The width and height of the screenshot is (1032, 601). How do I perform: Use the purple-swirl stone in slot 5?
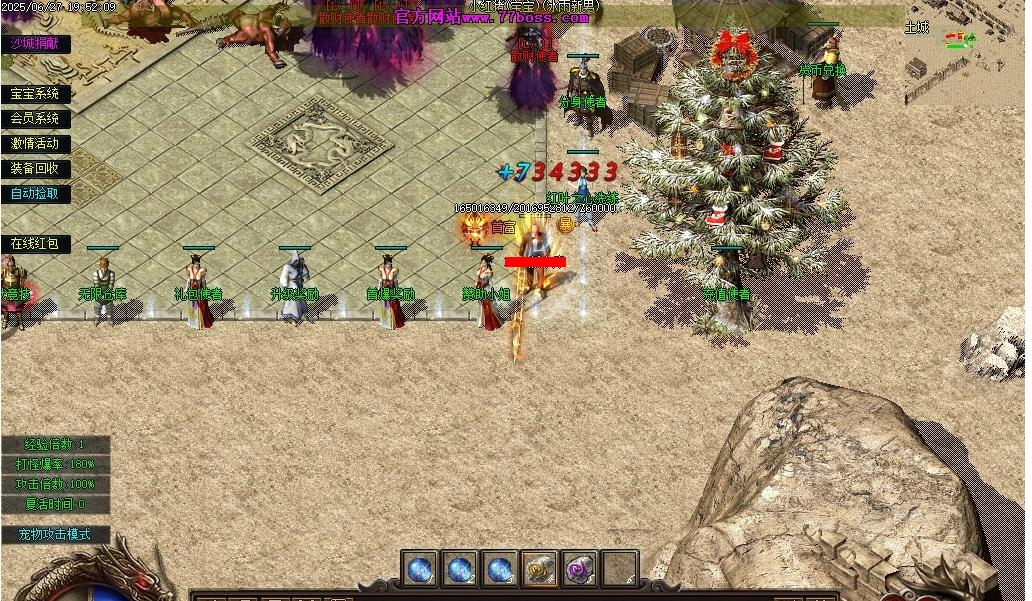(x=580, y=569)
